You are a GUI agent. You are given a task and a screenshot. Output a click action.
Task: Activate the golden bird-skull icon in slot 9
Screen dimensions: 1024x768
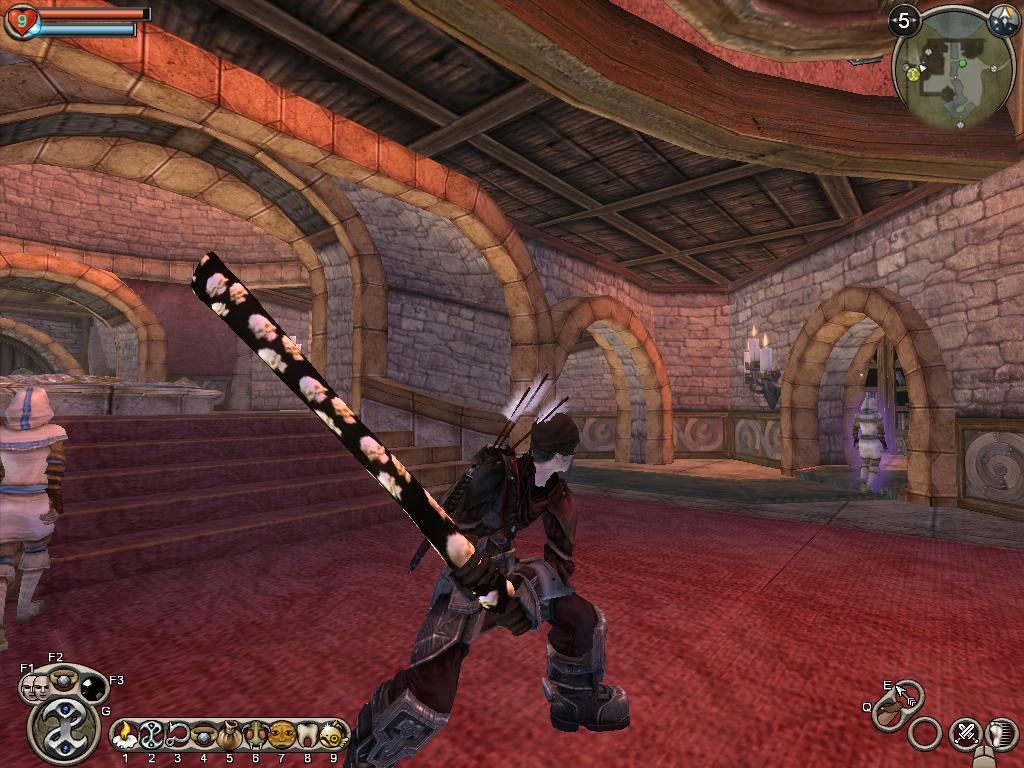(x=334, y=735)
